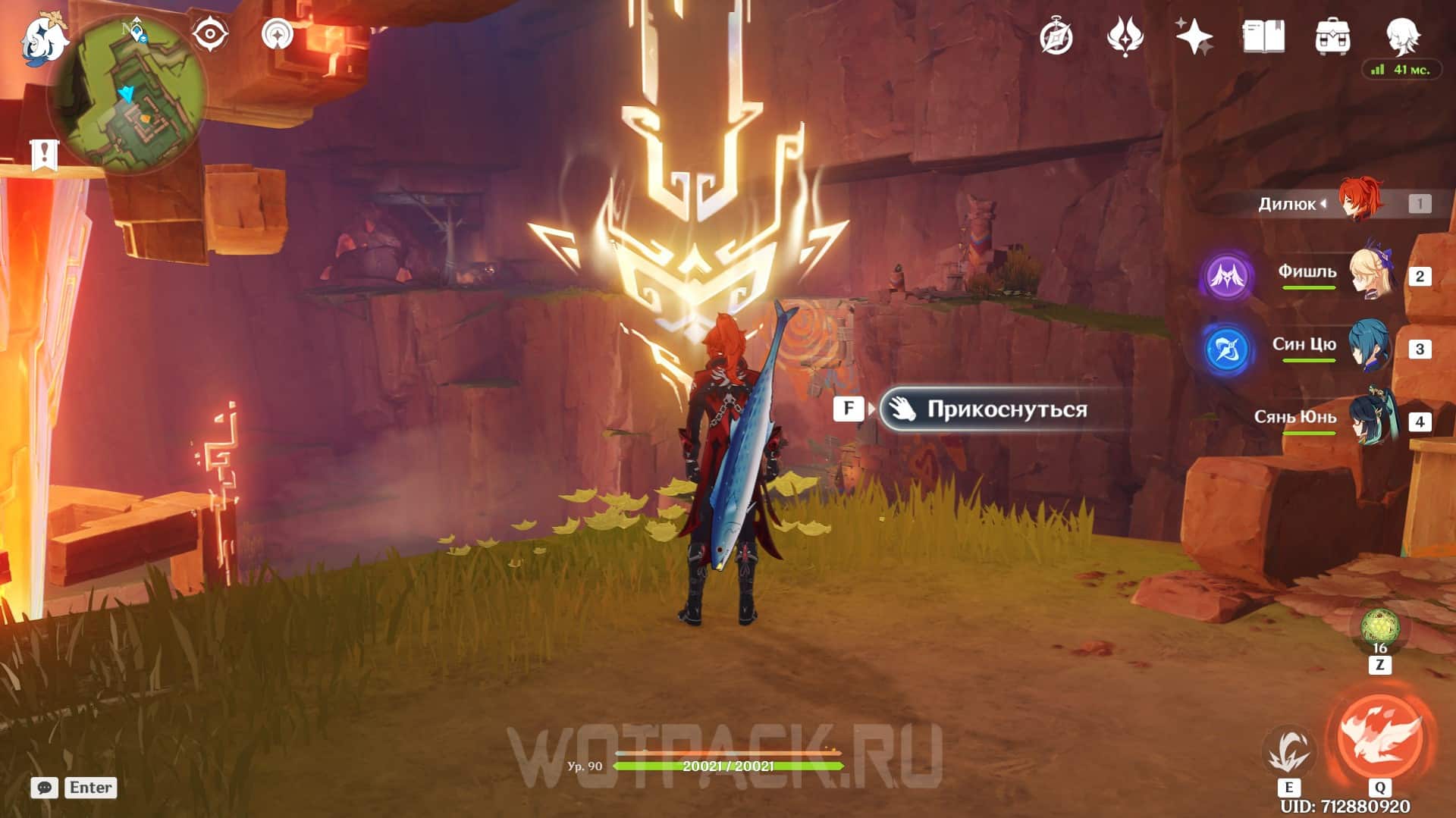Open the quest exclamation bookmark icon

44,154
